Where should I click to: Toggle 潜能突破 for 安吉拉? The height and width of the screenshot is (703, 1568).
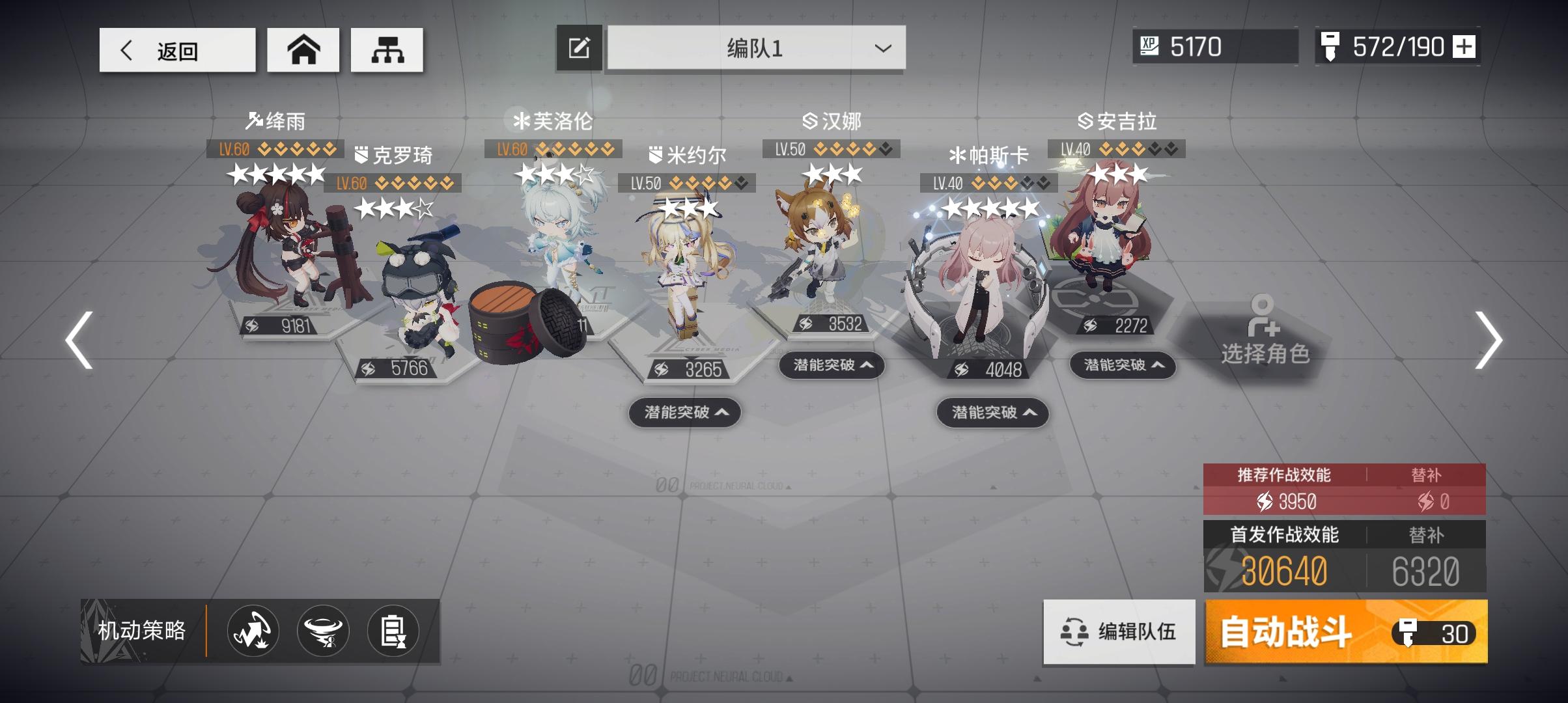tap(1121, 366)
